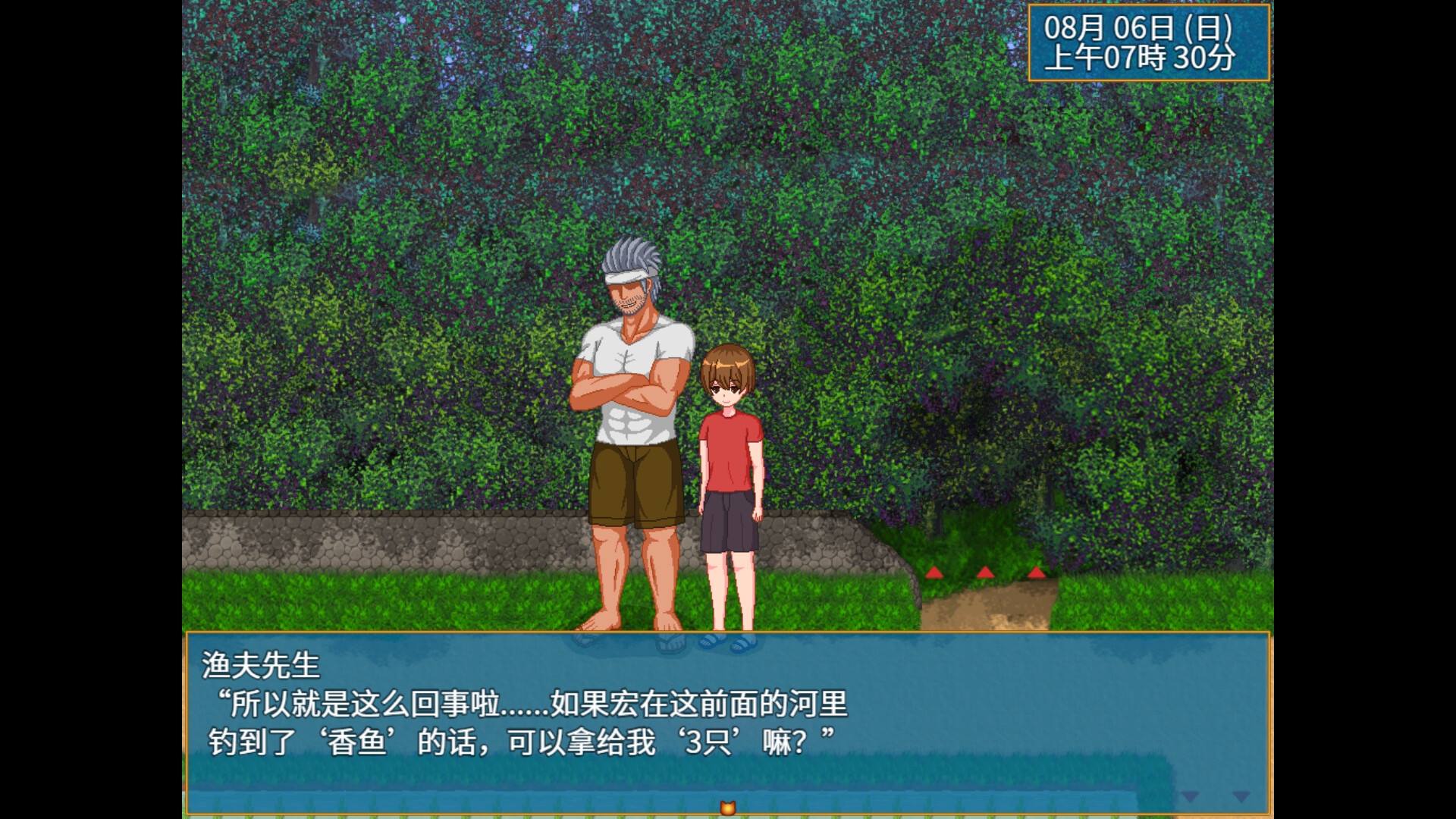Click the dialogue continue cursor icon
Screen dimensions: 1456x819
point(728,808)
